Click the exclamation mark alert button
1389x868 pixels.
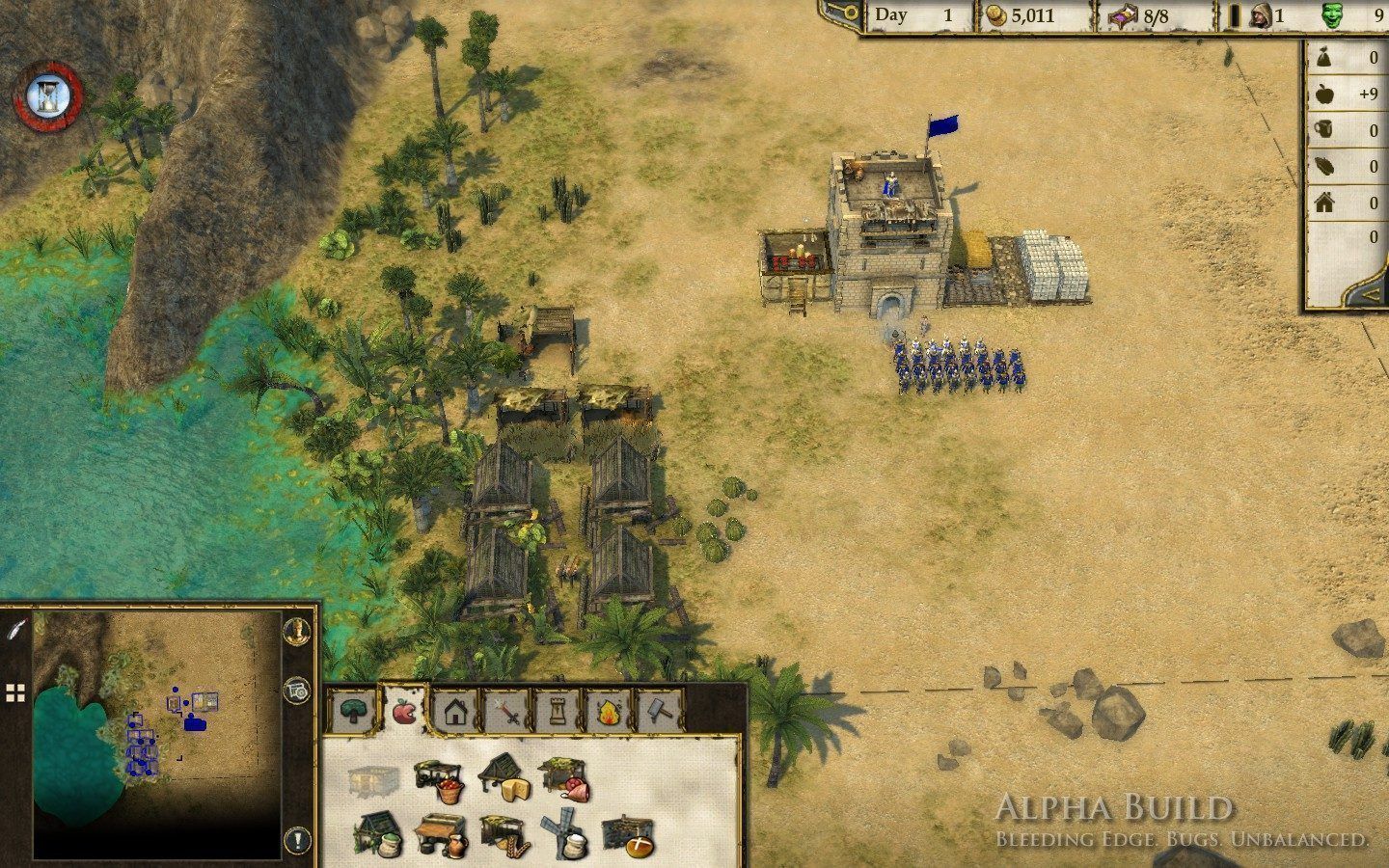[298, 837]
